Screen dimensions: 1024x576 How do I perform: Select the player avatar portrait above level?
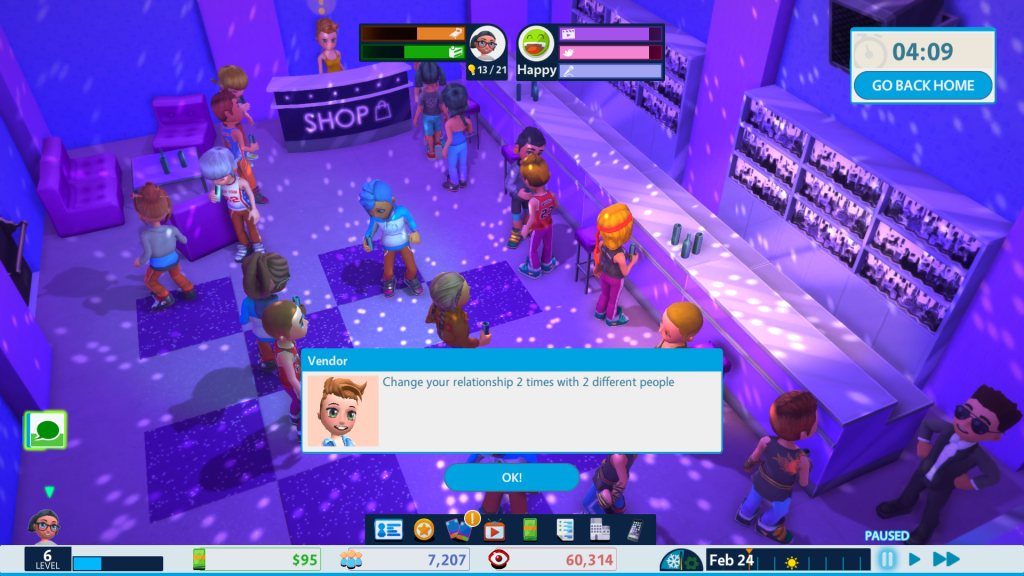(x=44, y=524)
